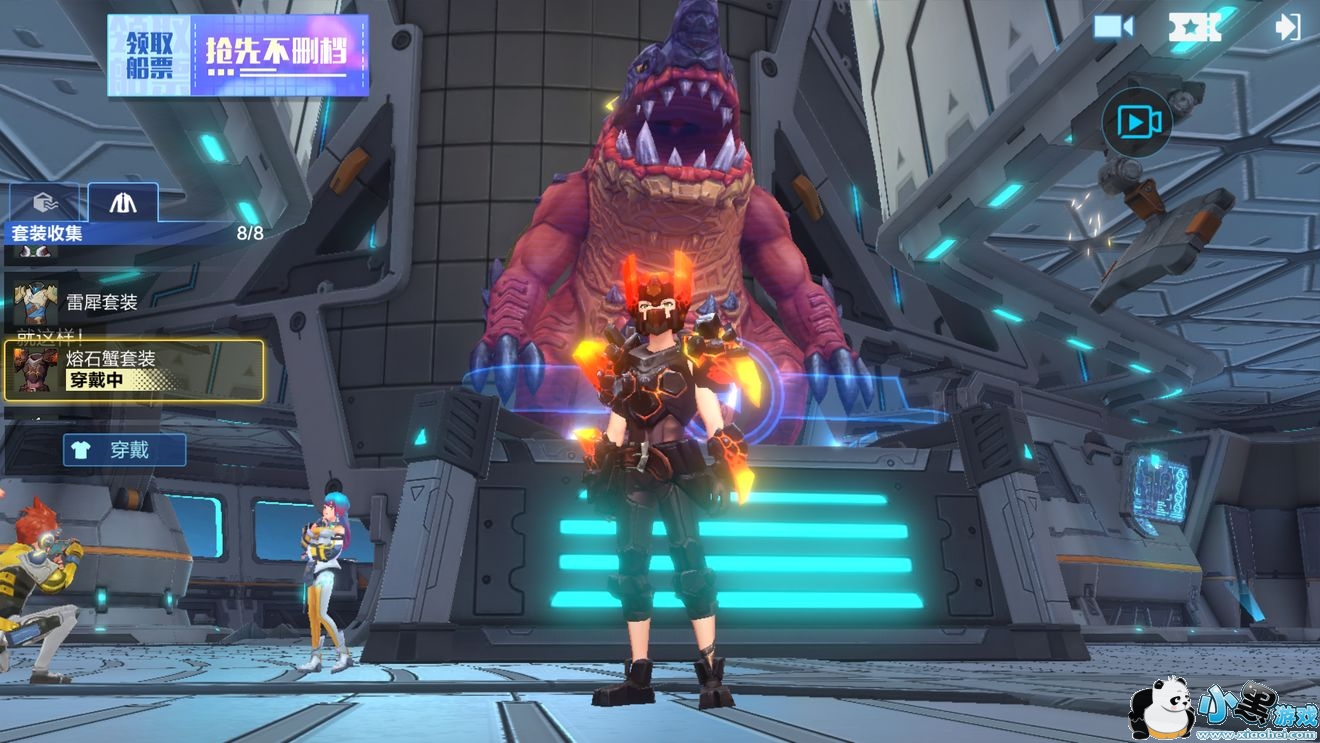Click the 领取船票 promotional banner
This screenshot has width=1320, height=743.
[x=238, y=55]
